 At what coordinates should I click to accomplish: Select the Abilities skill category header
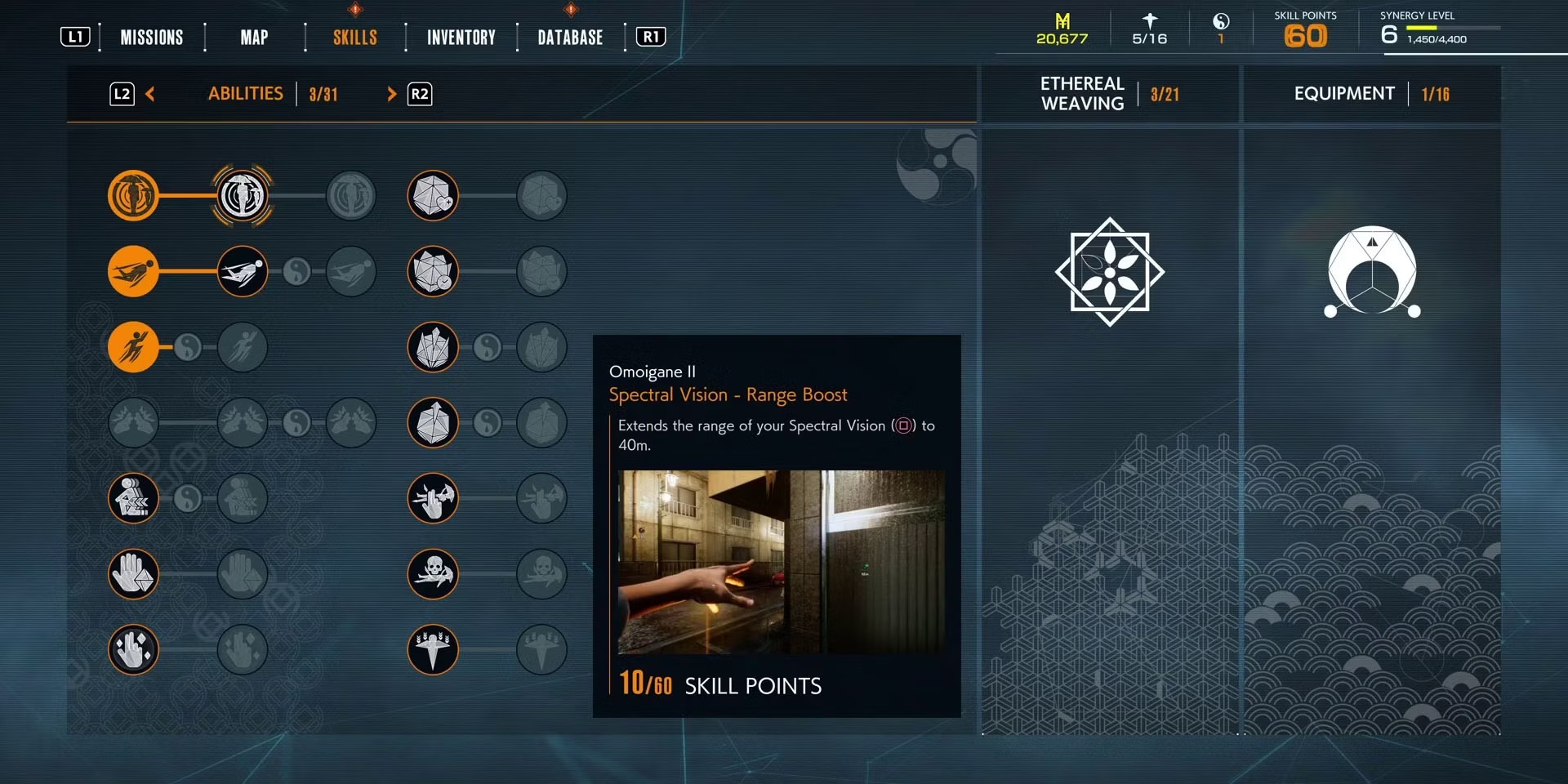pos(246,94)
